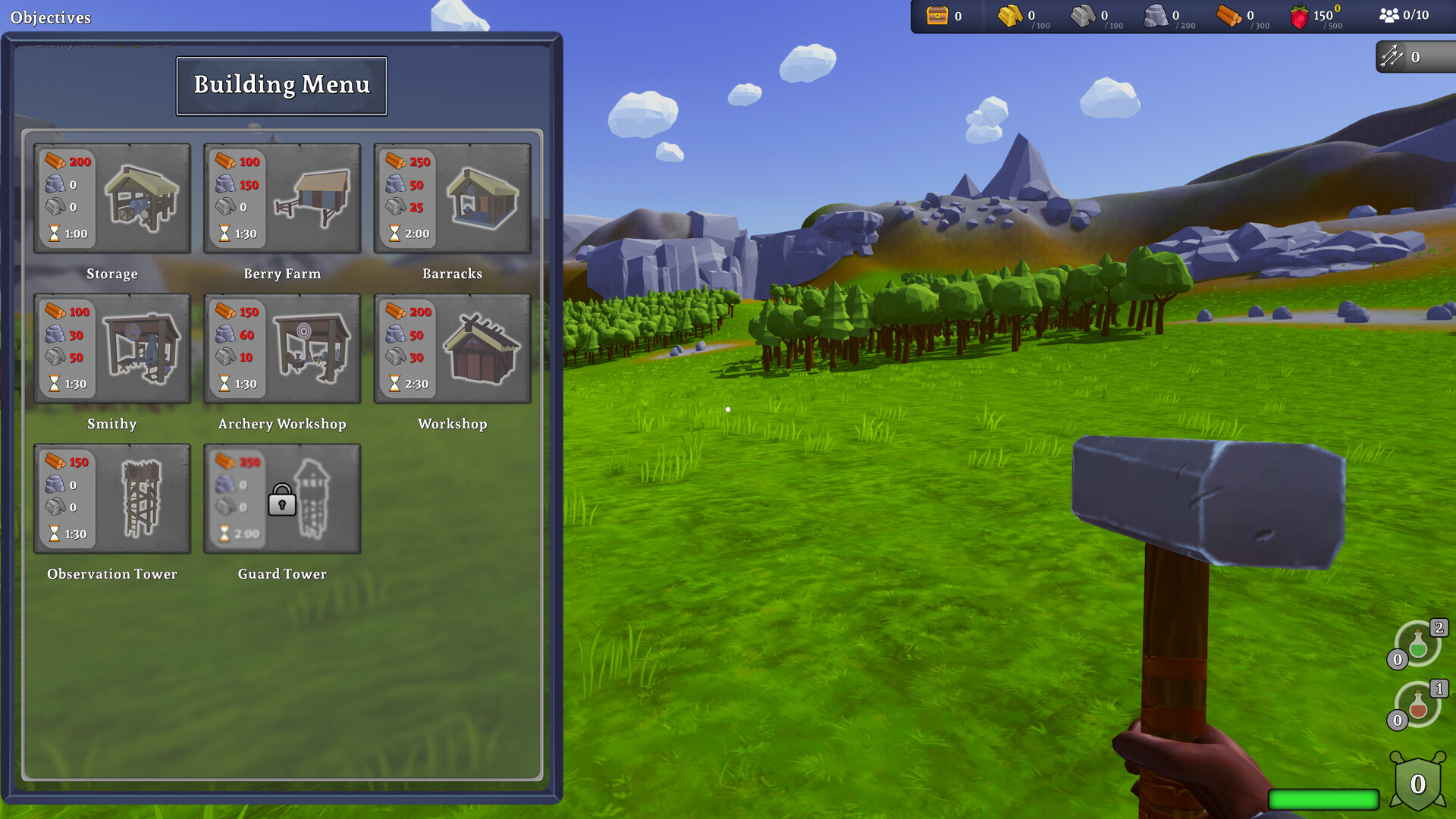Select the Storage building card
The image size is (1456, 819).
pyautogui.click(x=112, y=199)
